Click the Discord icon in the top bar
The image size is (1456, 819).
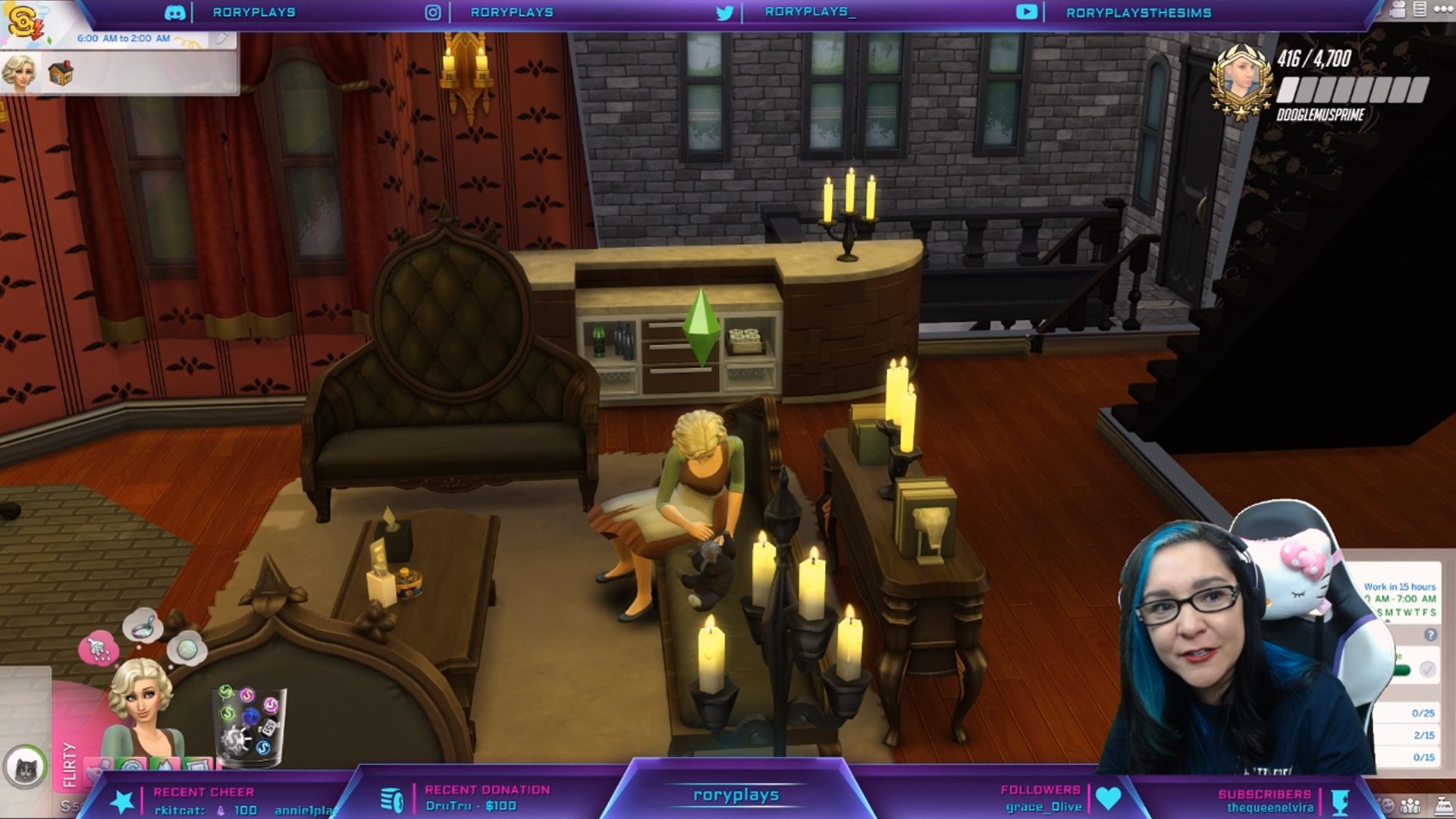176,12
